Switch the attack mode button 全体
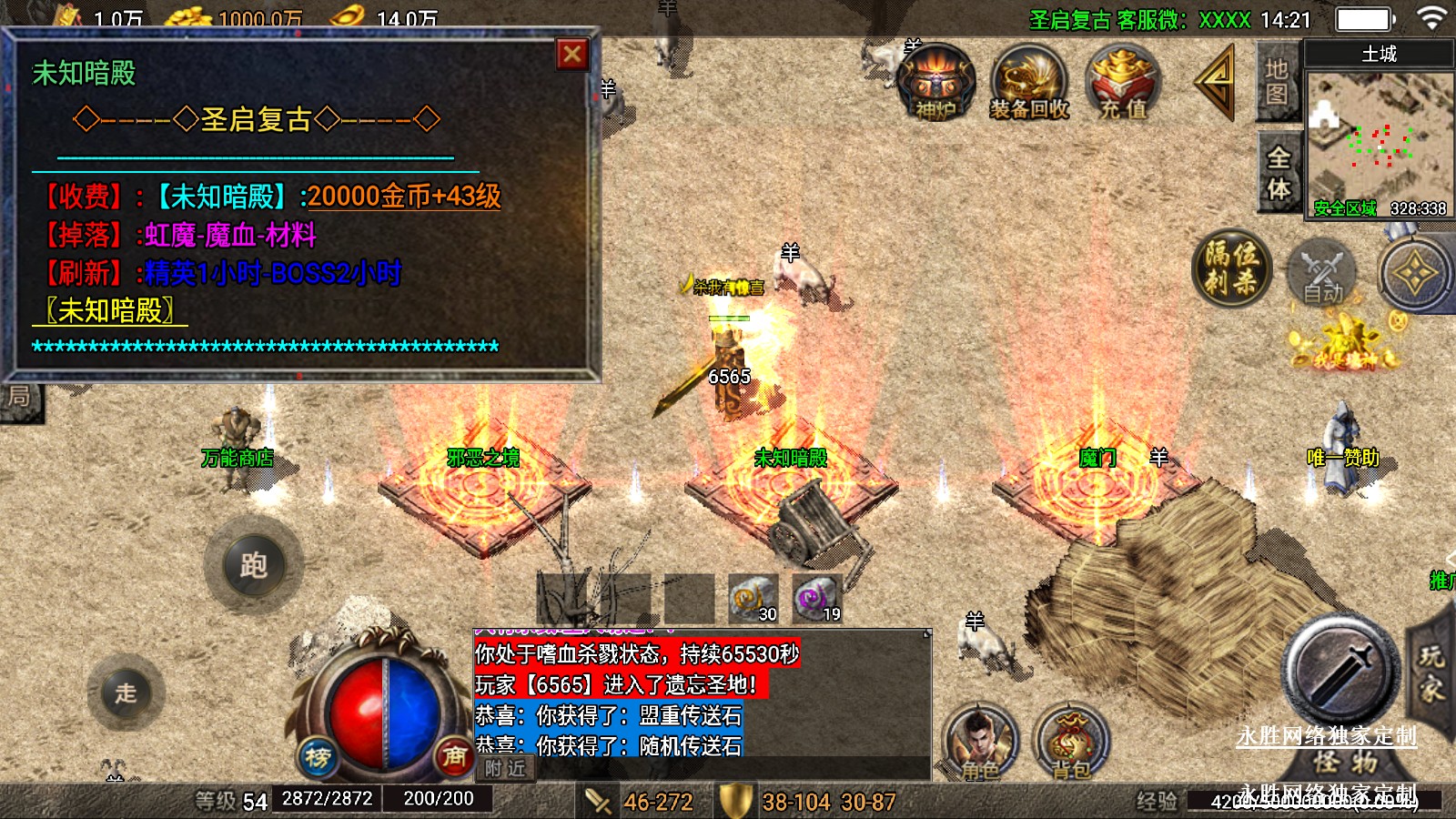Viewport: 1456px width, 819px height. pos(1279,173)
